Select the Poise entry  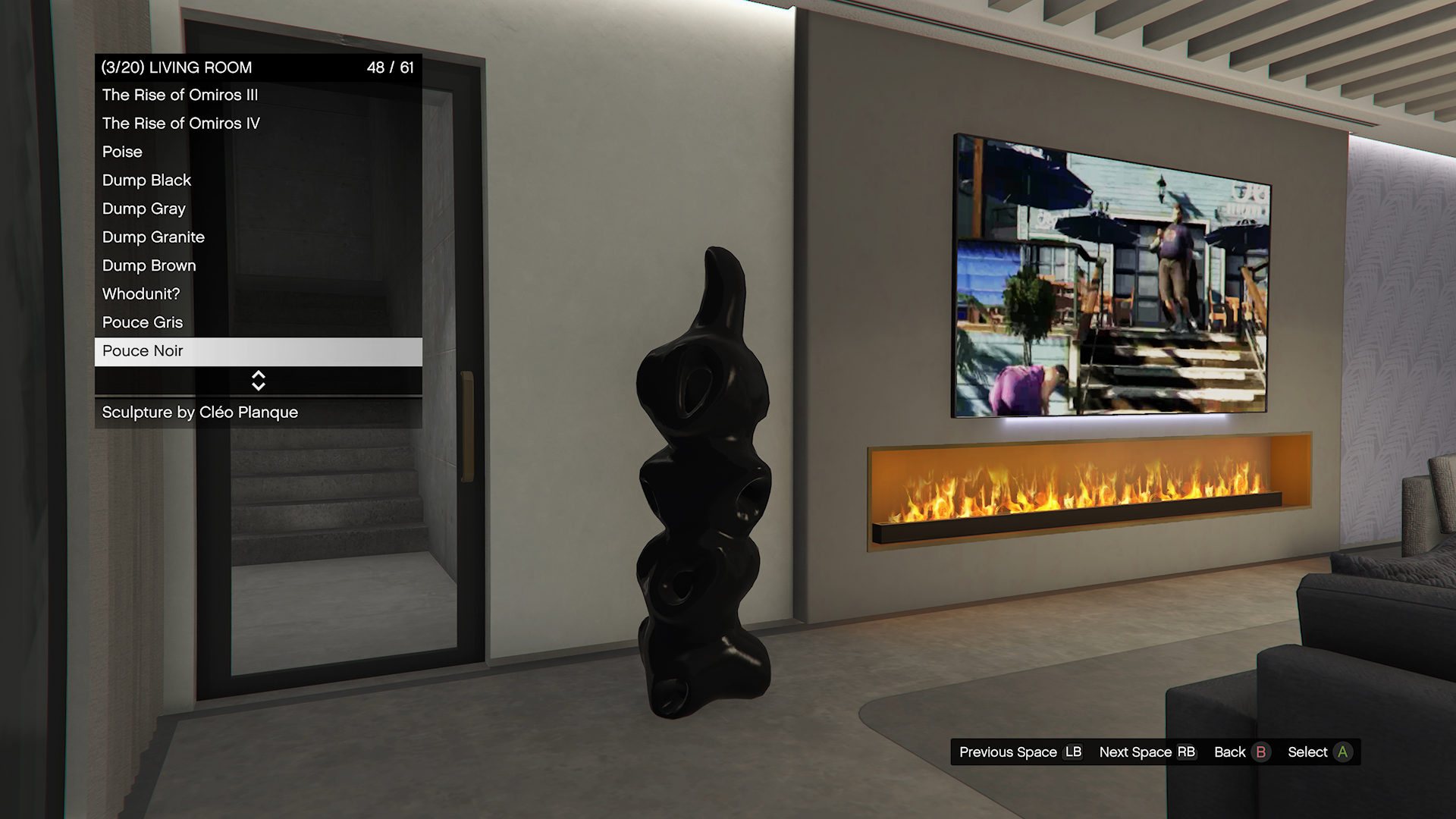click(123, 152)
